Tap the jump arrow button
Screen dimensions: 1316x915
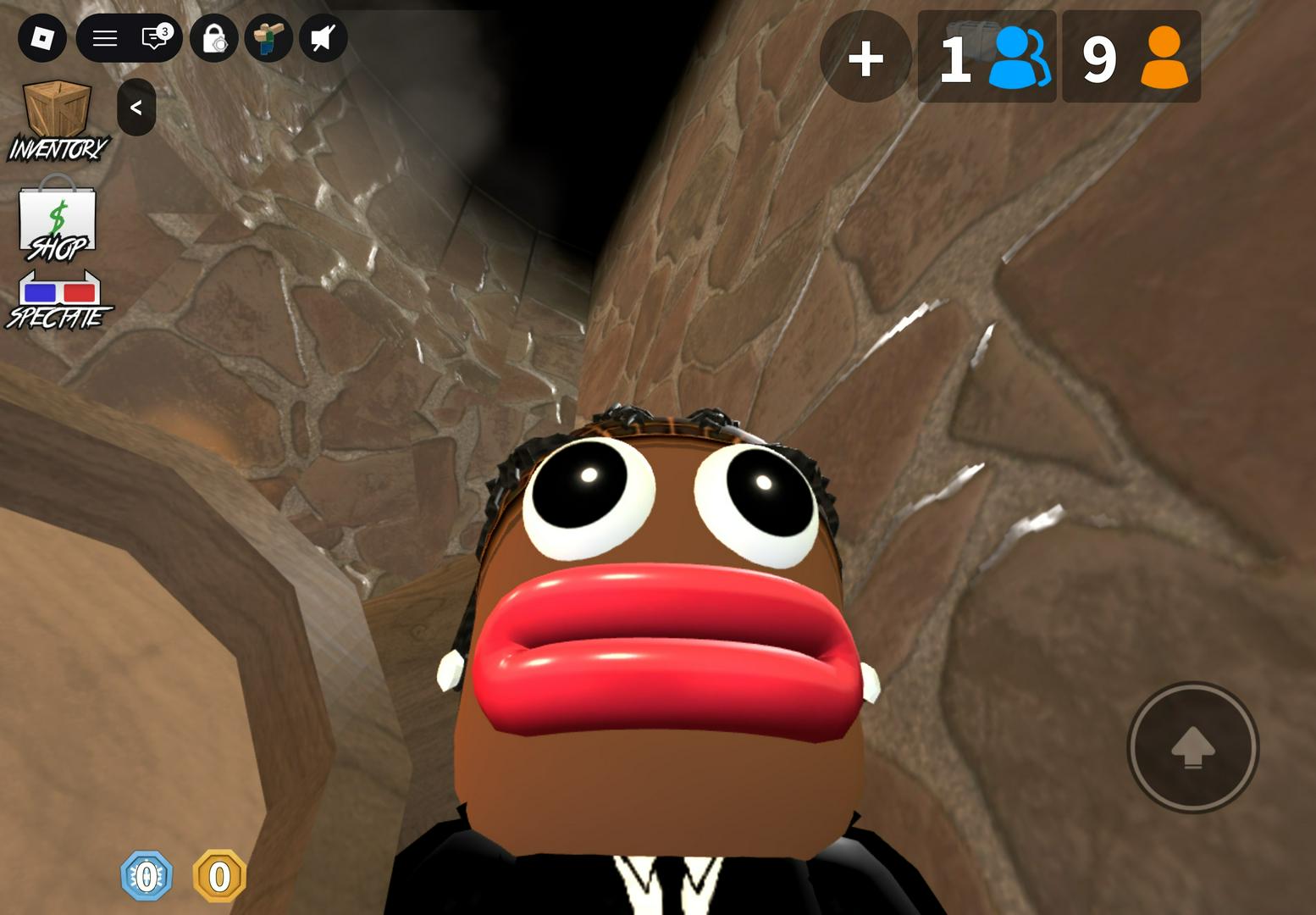(x=1192, y=747)
